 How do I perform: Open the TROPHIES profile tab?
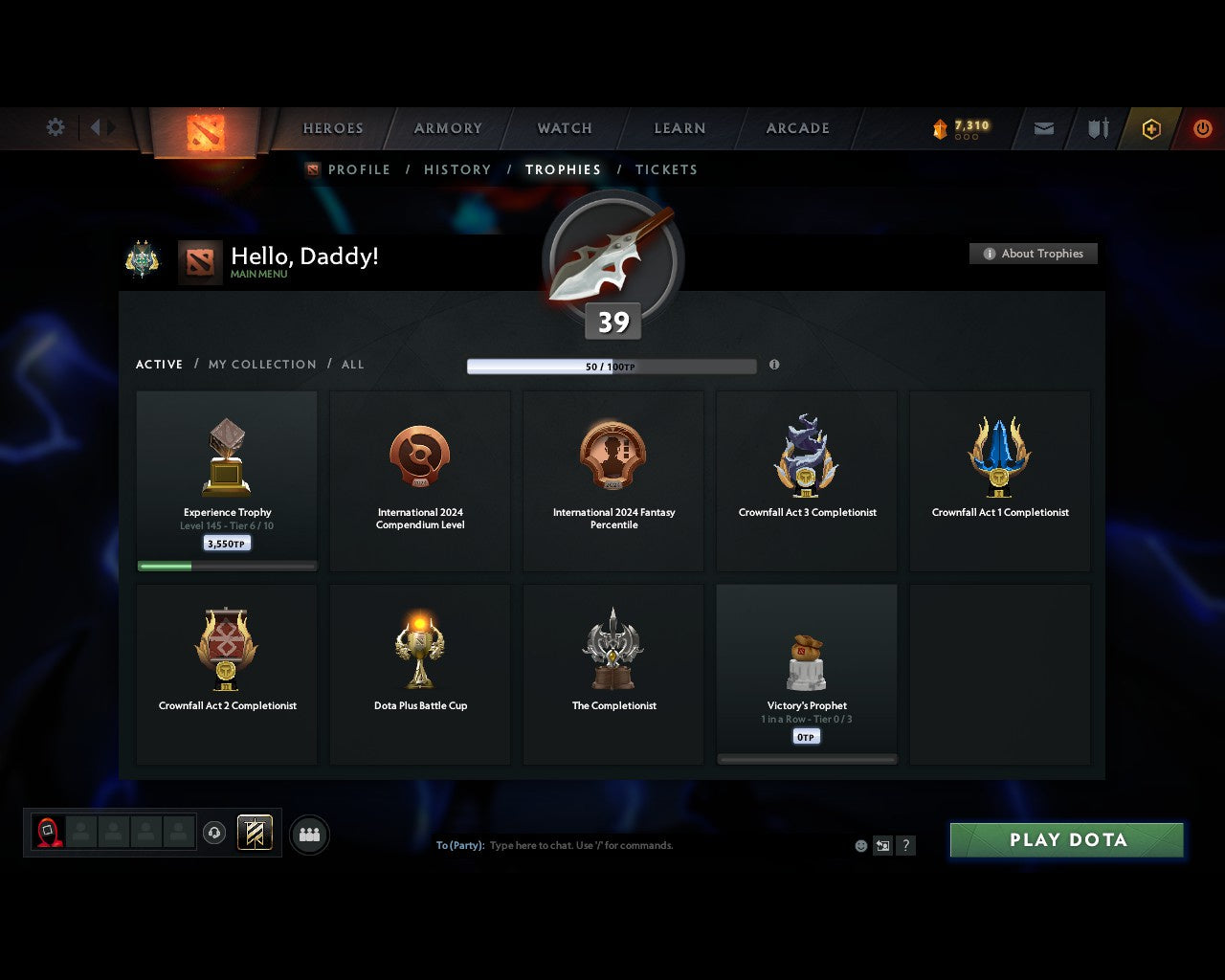[x=563, y=169]
